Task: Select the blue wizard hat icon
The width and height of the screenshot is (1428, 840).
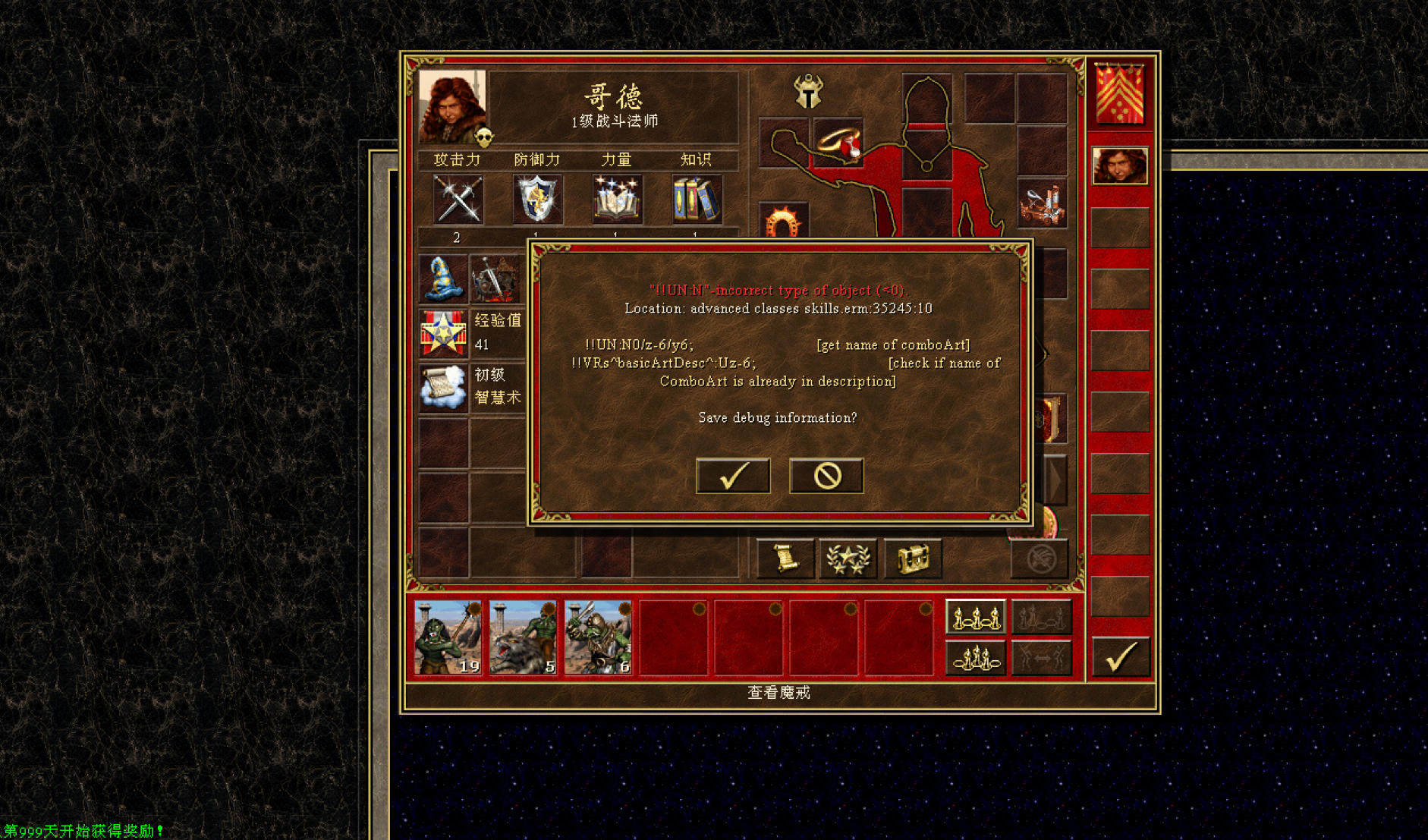Action: tap(443, 278)
